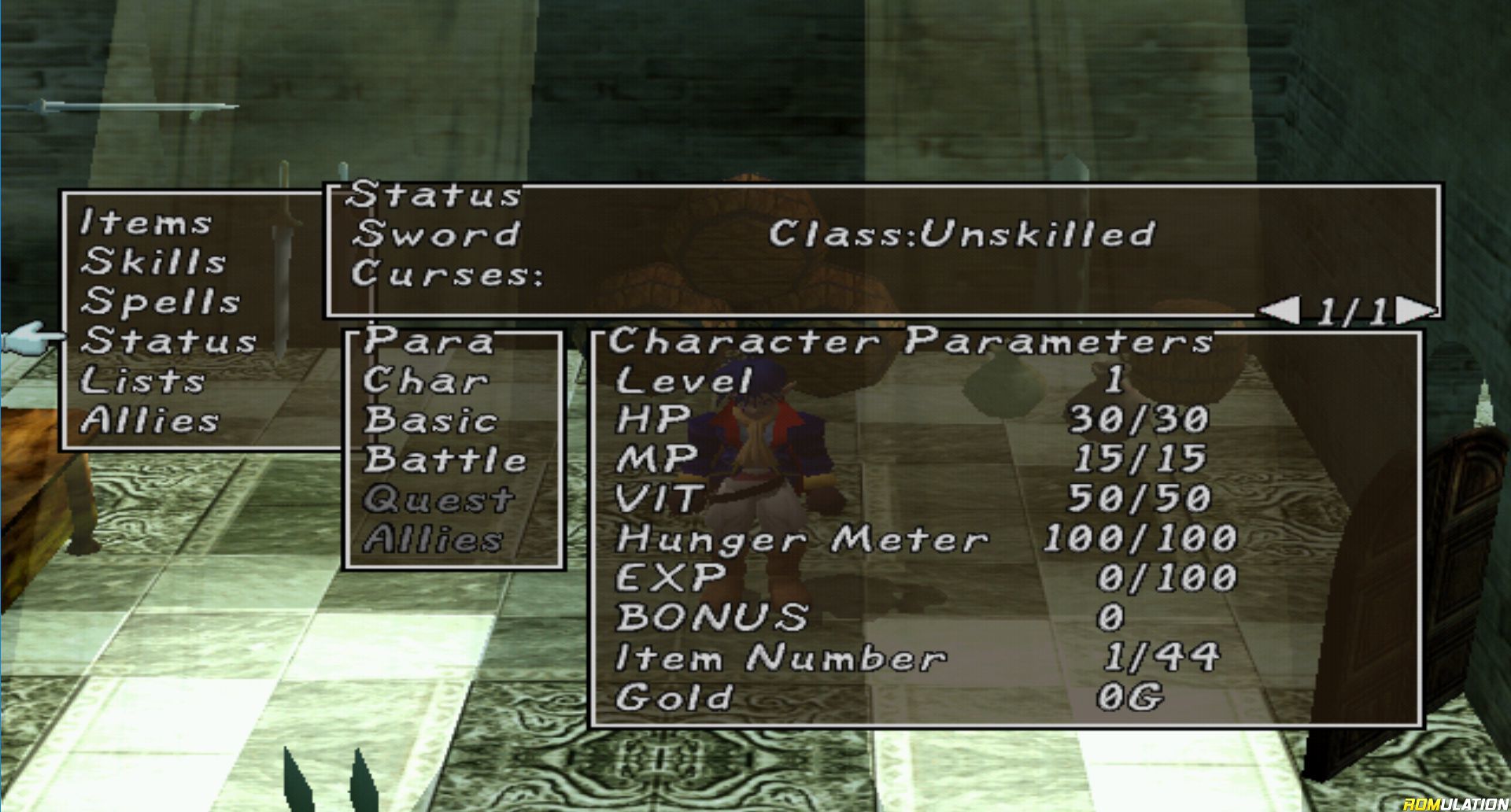Viewport: 1511px width, 812px height.
Task: Open the Battle status page
Action: click(445, 460)
